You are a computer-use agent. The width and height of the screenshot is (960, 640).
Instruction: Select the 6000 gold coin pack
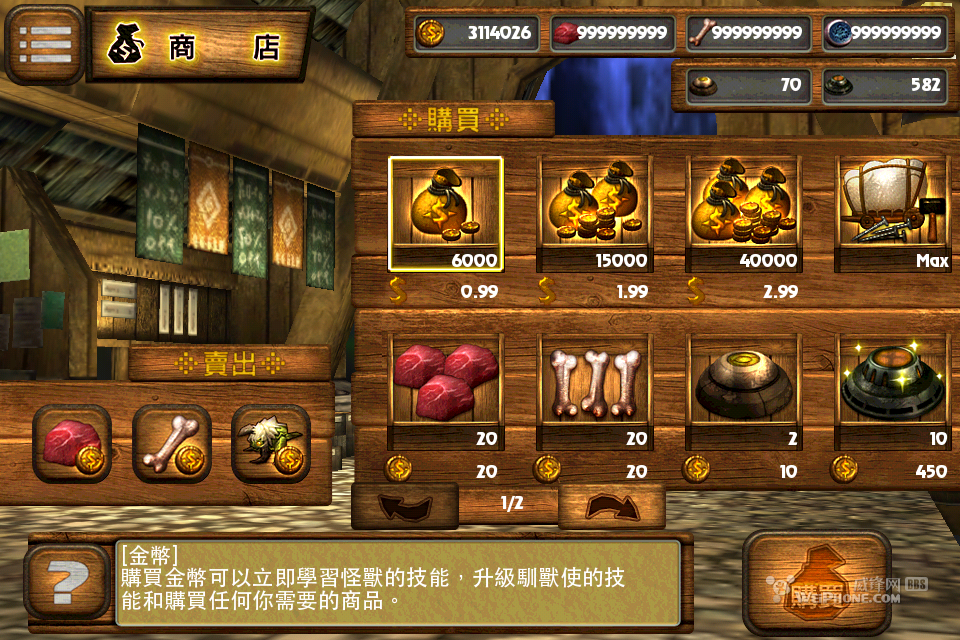446,214
